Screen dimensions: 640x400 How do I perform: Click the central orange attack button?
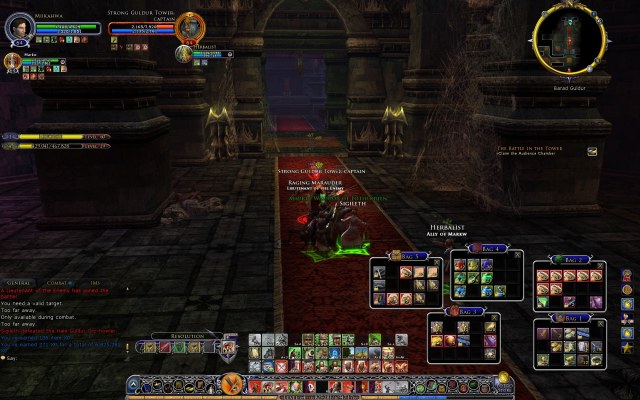point(232,382)
